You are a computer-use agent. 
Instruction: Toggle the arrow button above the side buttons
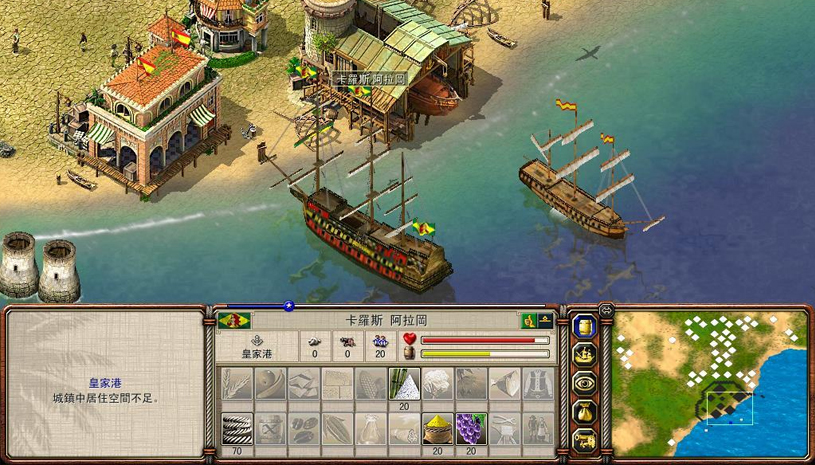tap(606, 310)
